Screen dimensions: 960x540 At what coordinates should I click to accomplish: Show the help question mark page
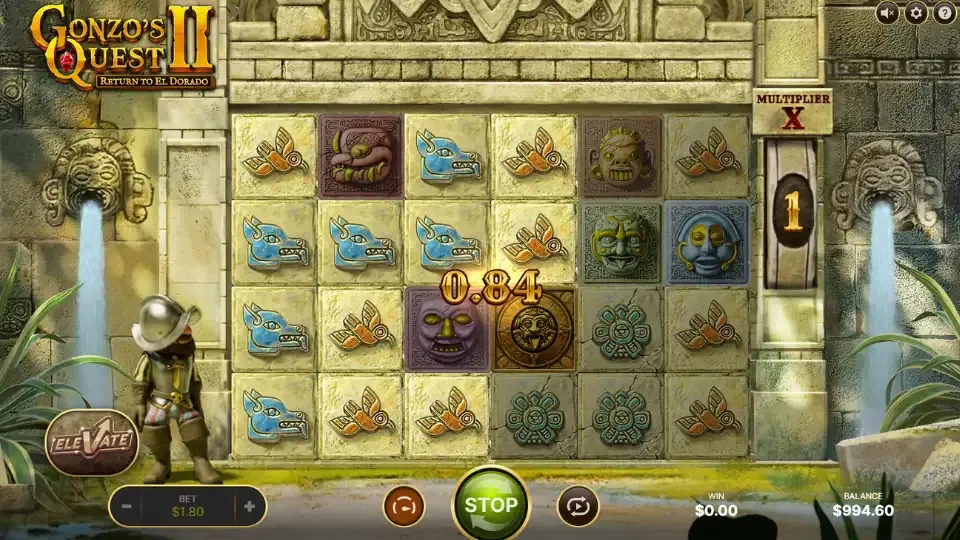point(943,13)
